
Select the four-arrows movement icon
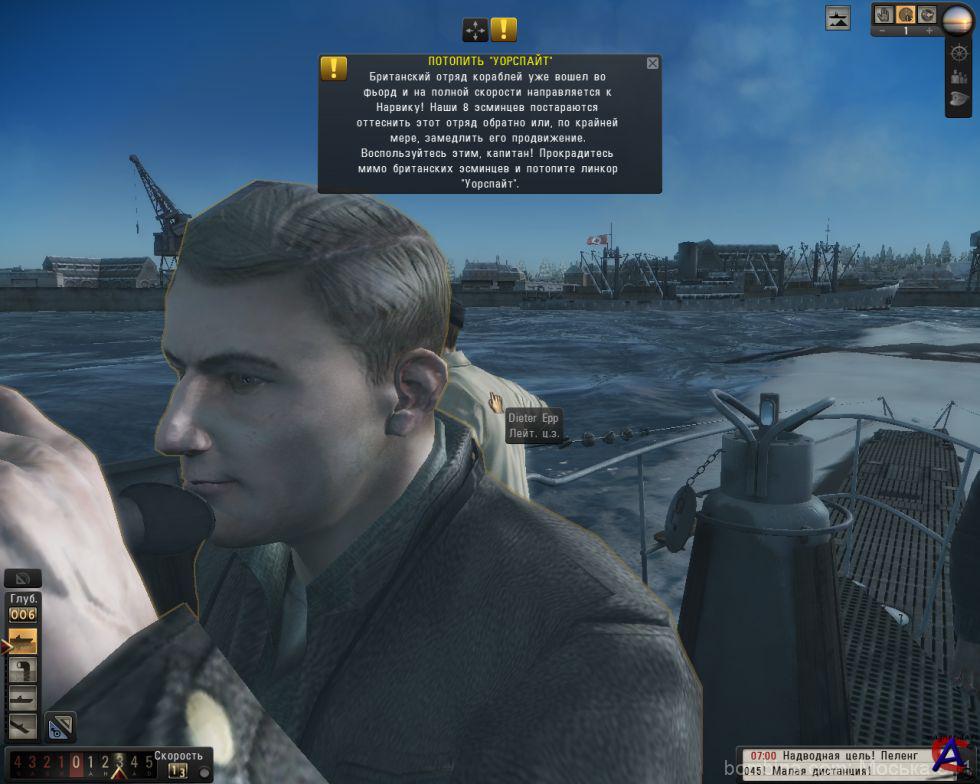coord(475,30)
